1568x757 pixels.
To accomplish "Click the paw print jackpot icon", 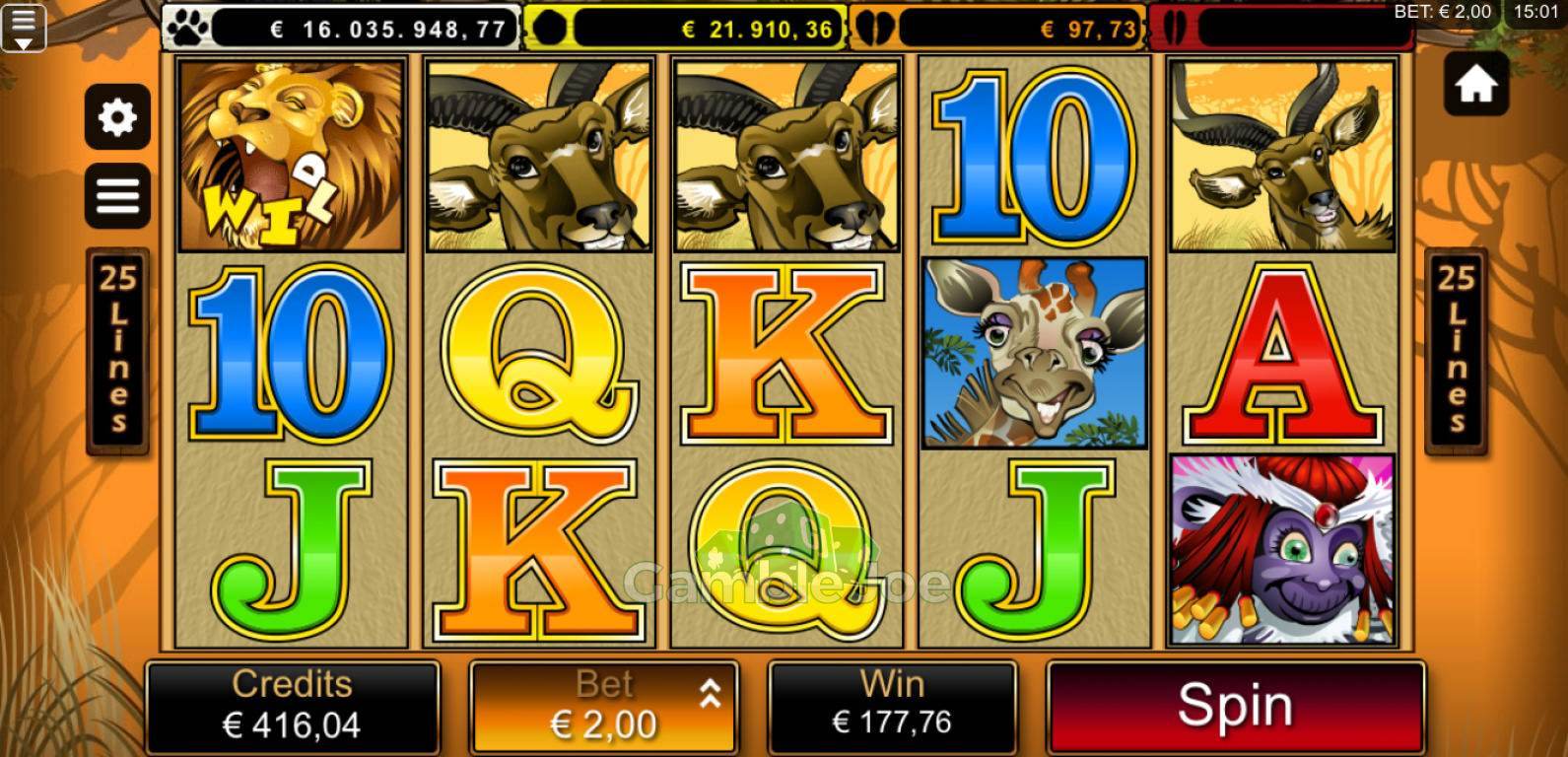I will [x=186, y=27].
